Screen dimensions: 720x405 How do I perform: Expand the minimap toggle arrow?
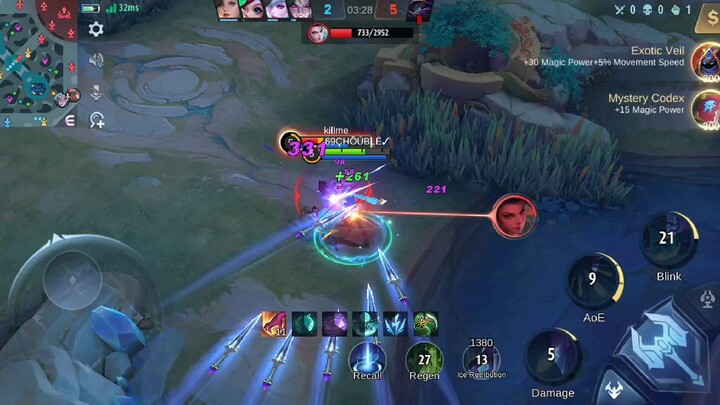[70, 120]
